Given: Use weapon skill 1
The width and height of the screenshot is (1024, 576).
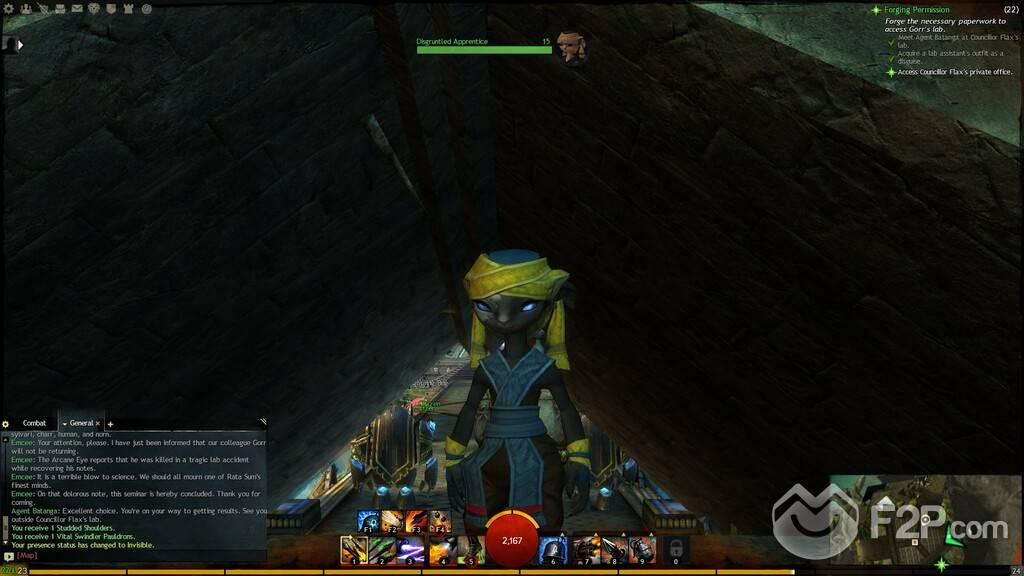Looking at the screenshot, I should [x=353, y=549].
